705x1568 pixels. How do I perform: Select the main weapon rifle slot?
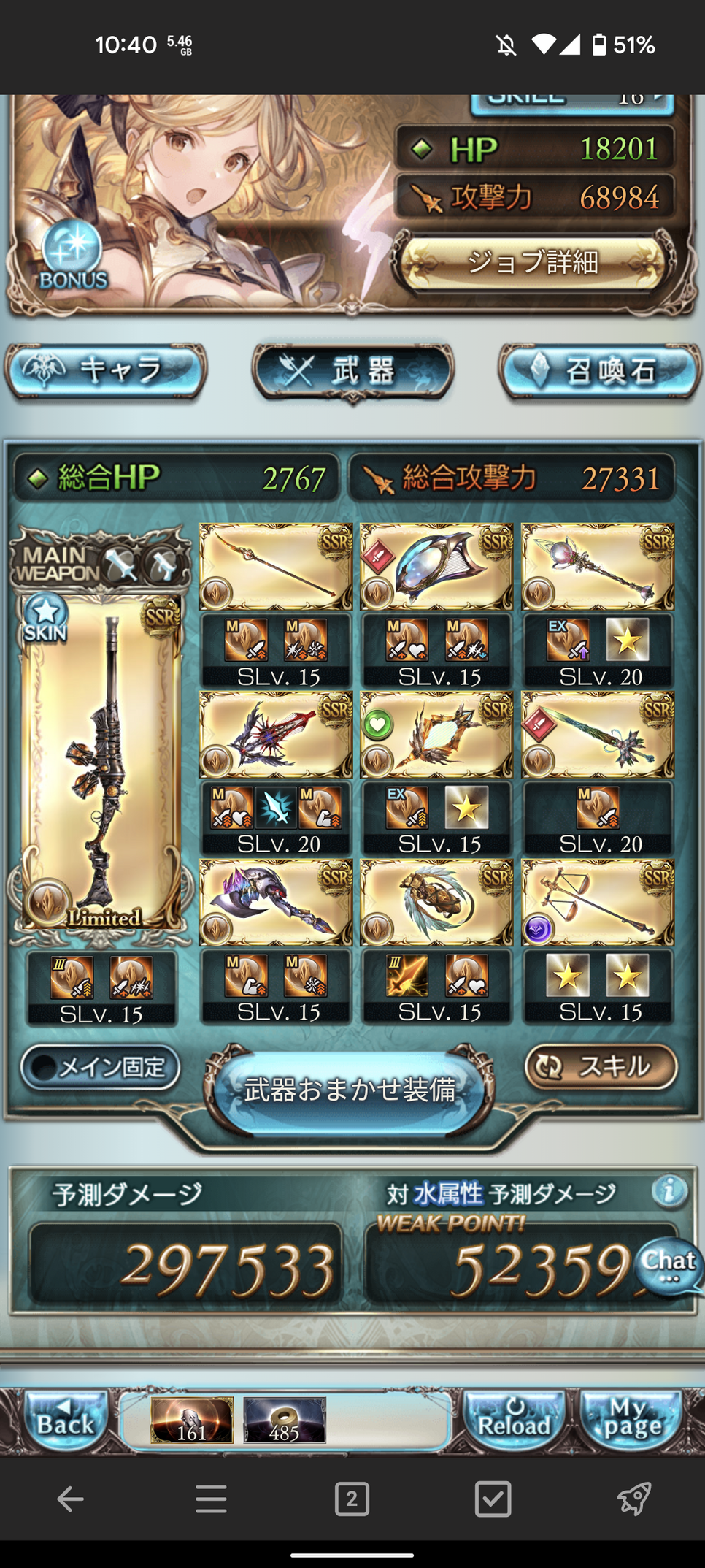pos(101,763)
